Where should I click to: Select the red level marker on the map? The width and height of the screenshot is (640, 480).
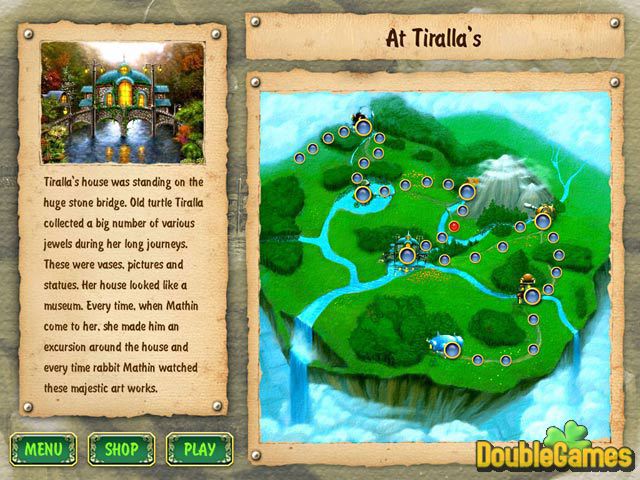(453, 226)
